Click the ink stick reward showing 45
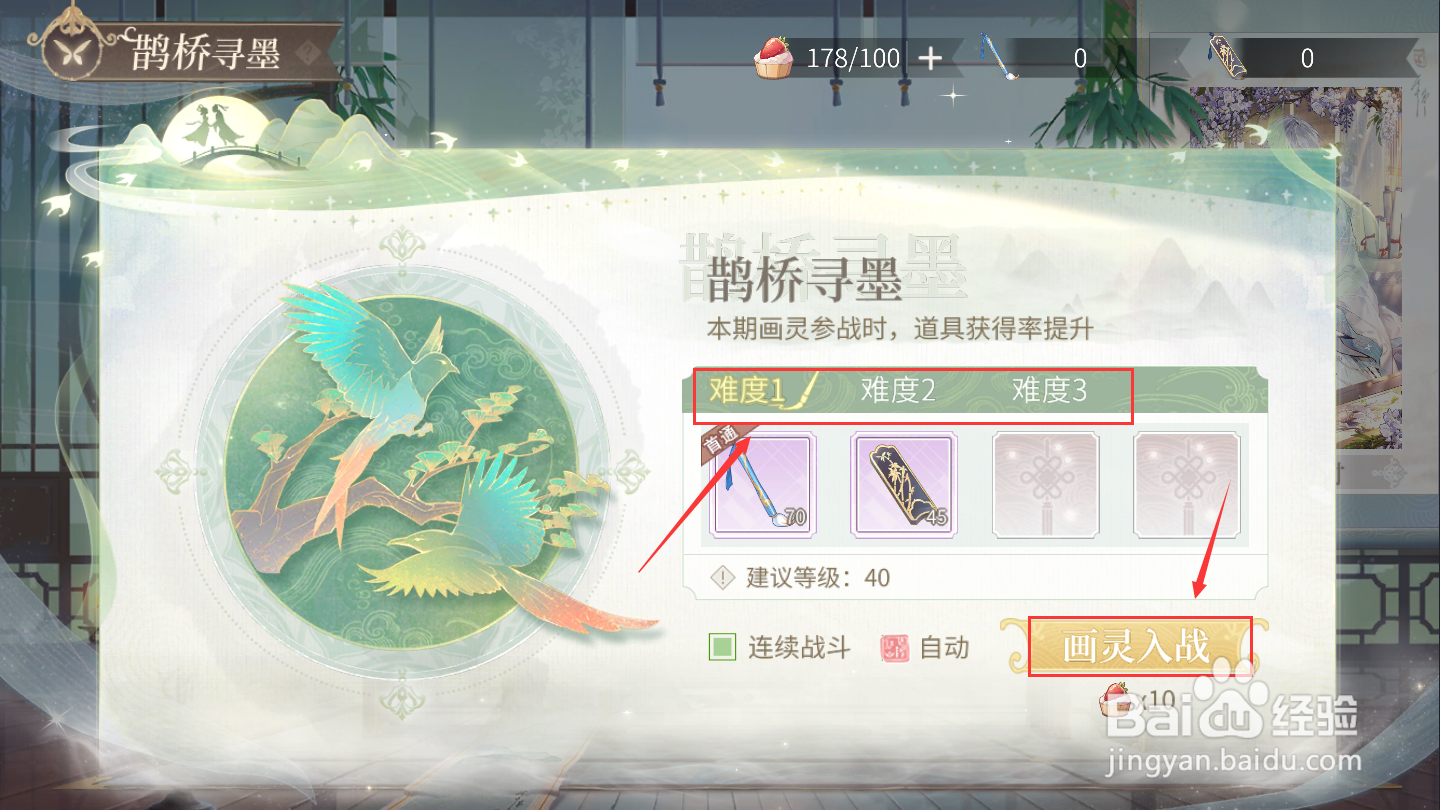Viewport: 1440px width, 810px height. (903, 485)
